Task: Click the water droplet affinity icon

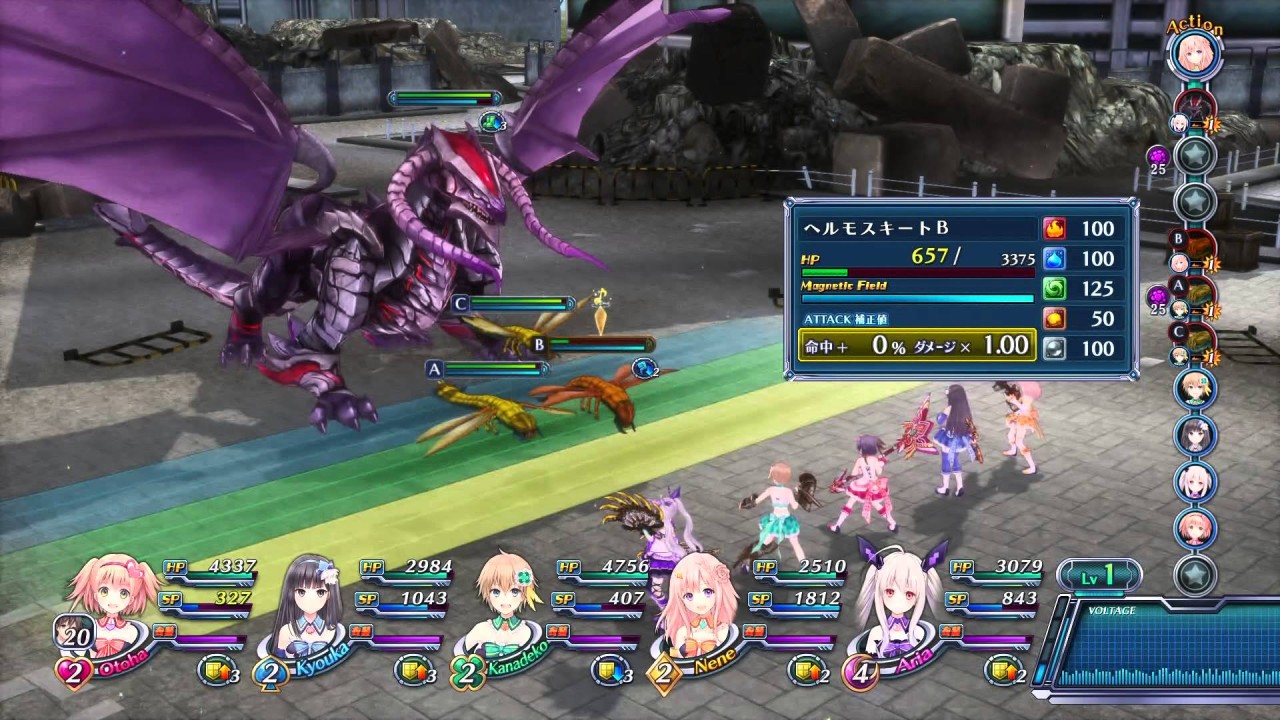Action: point(1054,259)
